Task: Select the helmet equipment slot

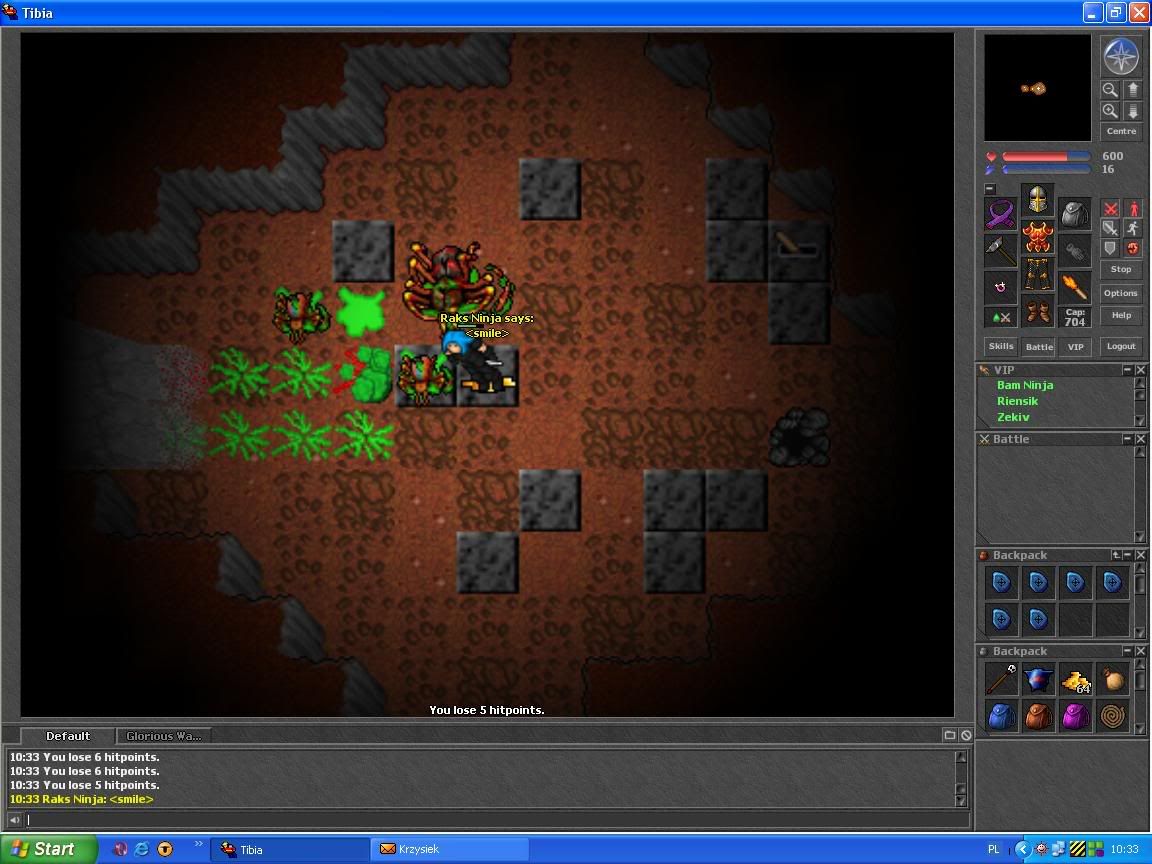Action: (1038, 200)
